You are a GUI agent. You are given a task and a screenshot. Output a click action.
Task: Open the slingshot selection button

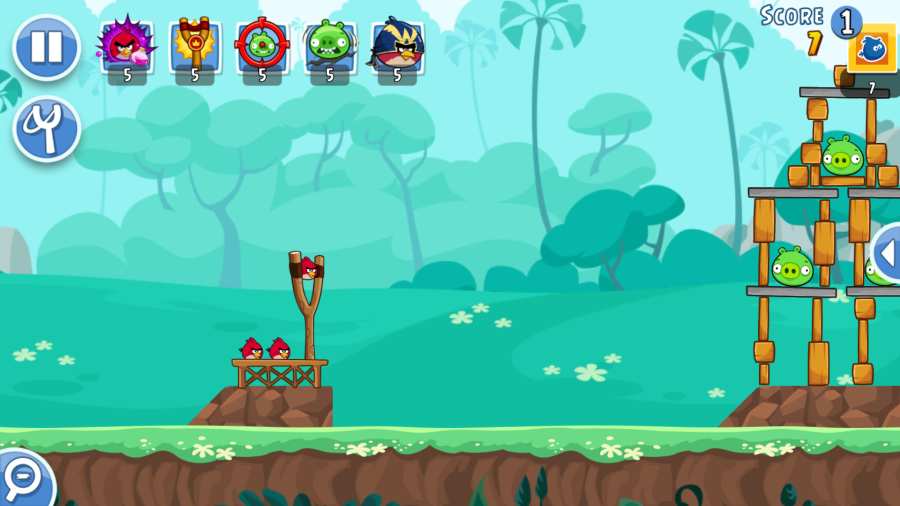click(46, 129)
